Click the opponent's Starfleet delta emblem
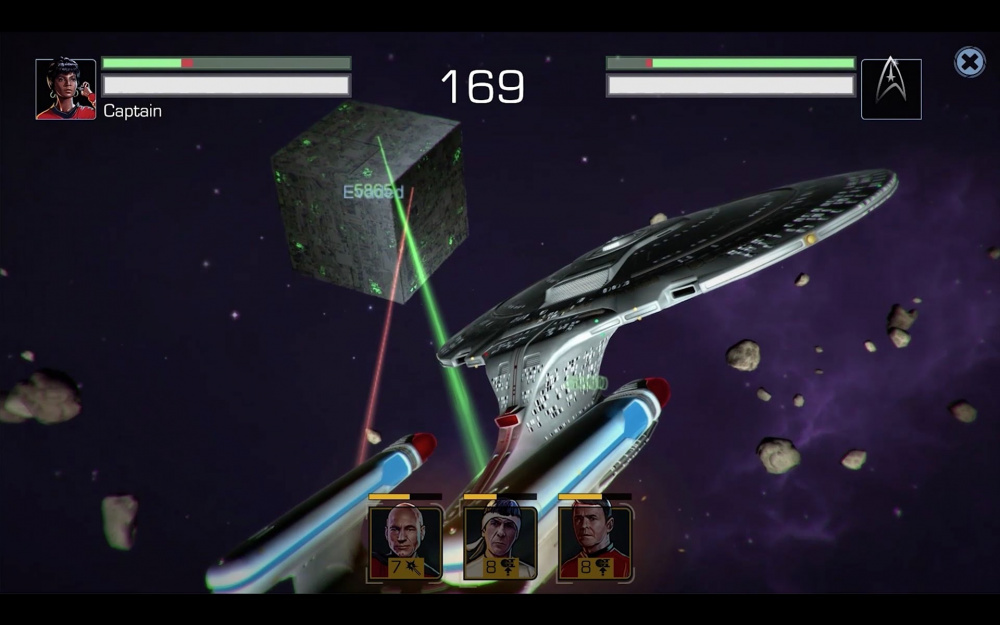The height and width of the screenshot is (625, 1000). click(891, 89)
